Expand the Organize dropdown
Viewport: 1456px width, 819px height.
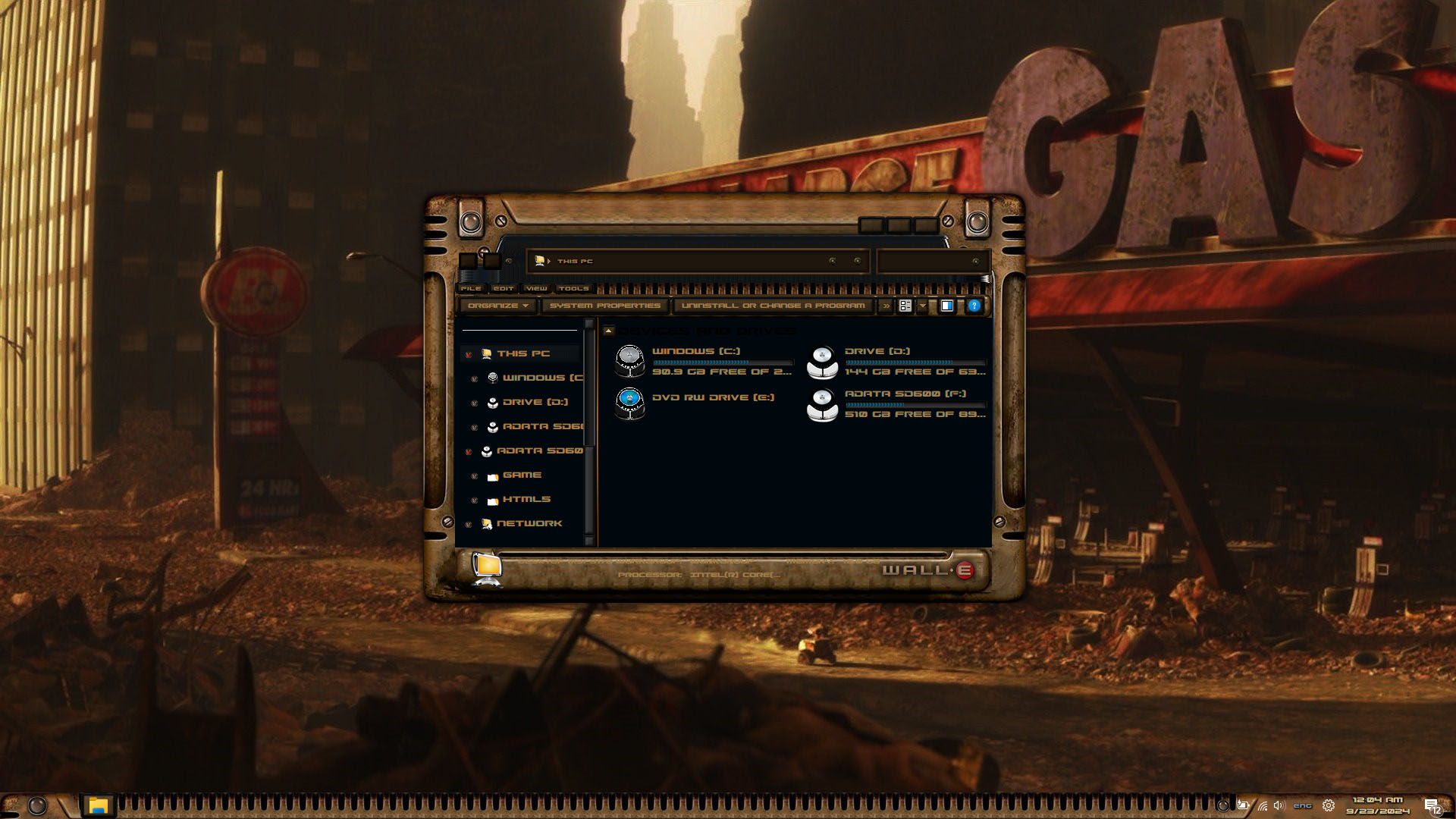[x=497, y=306]
